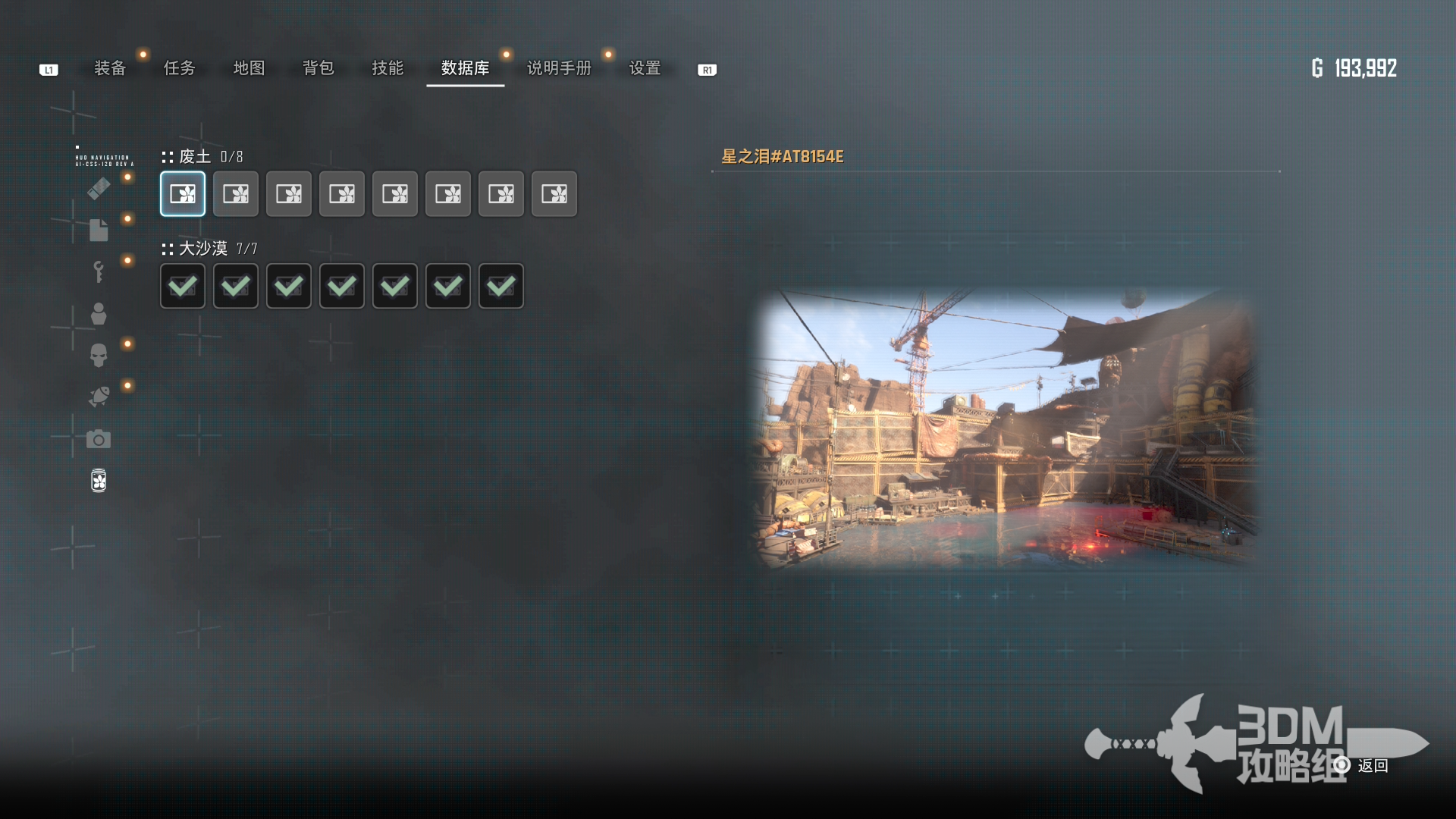Select the highlighted first 废土 can slot

tap(183, 194)
